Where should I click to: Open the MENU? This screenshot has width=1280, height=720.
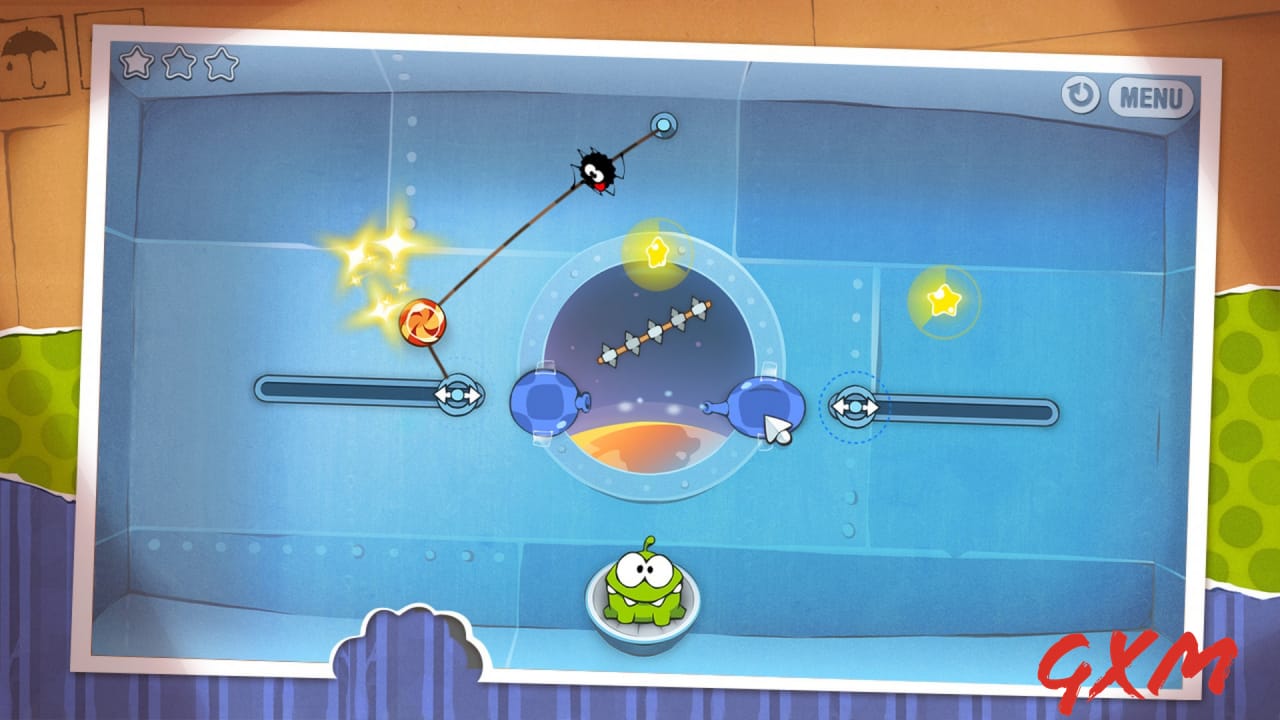(x=1152, y=98)
